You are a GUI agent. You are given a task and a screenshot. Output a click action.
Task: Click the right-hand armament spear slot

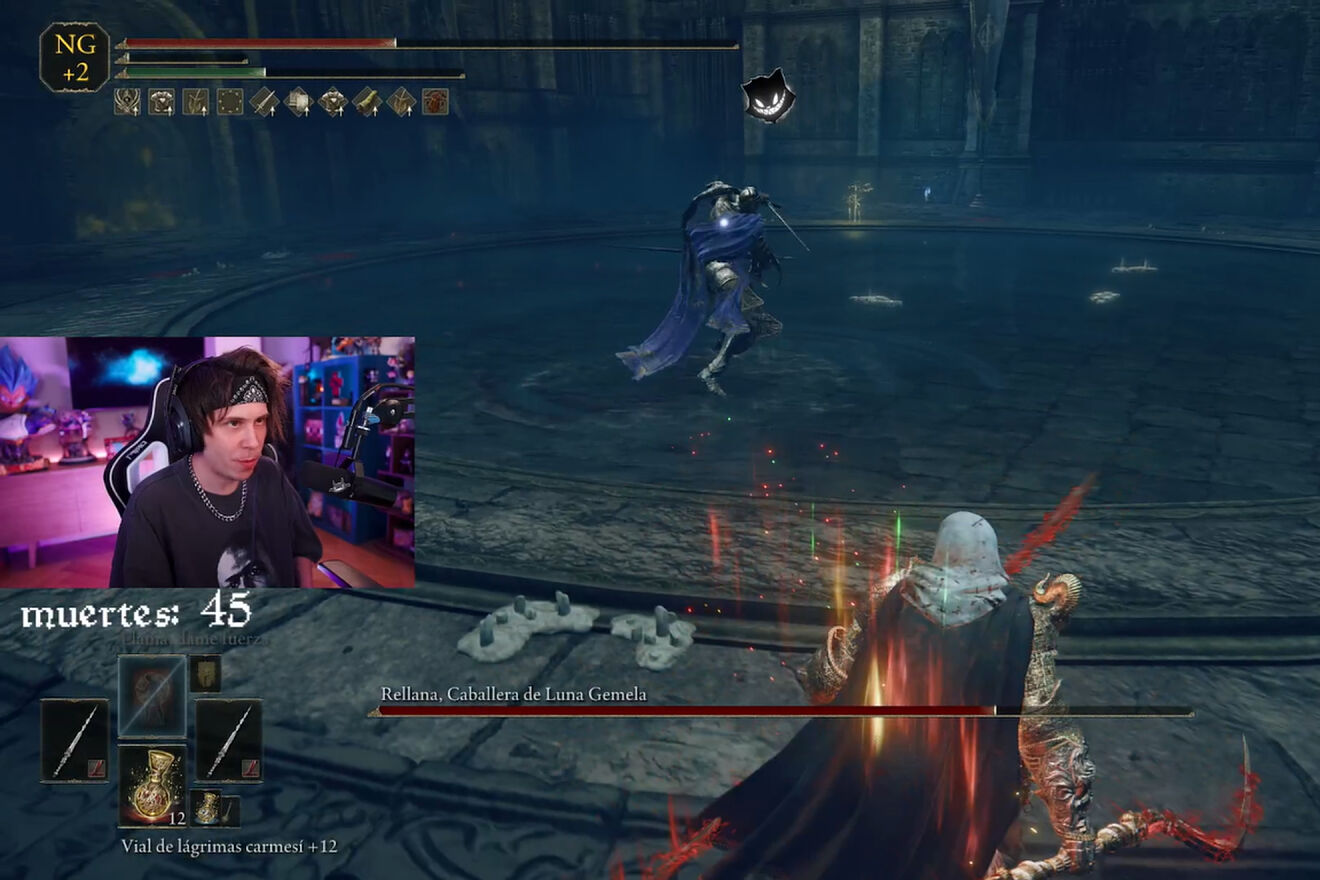[229, 740]
